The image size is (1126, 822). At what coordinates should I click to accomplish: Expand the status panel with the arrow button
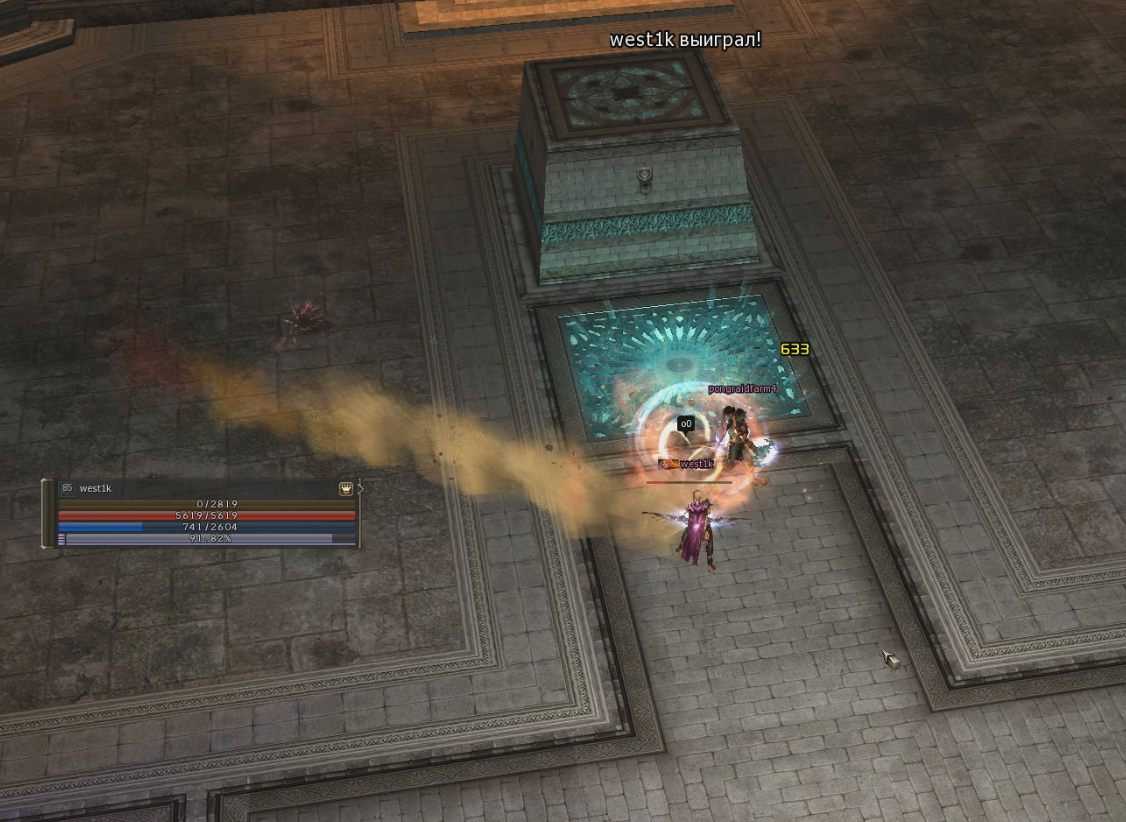(x=360, y=489)
